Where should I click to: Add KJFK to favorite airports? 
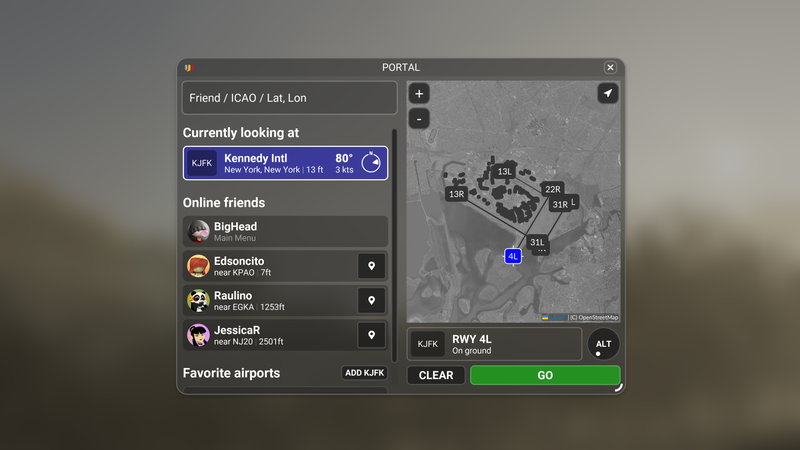click(364, 373)
